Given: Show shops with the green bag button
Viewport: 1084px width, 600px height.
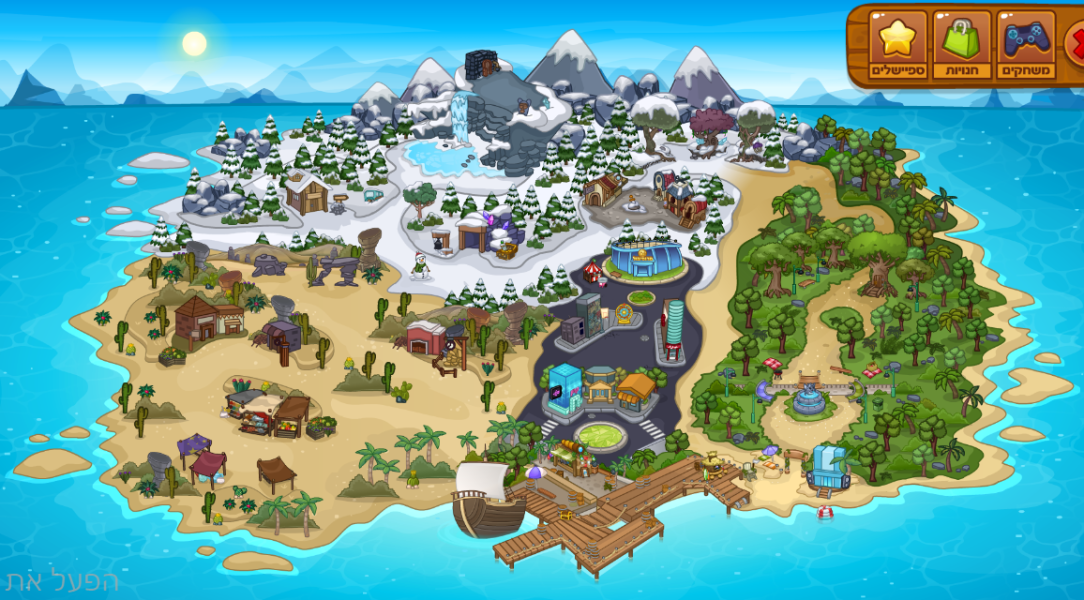Looking at the screenshot, I should click(x=961, y=45).
